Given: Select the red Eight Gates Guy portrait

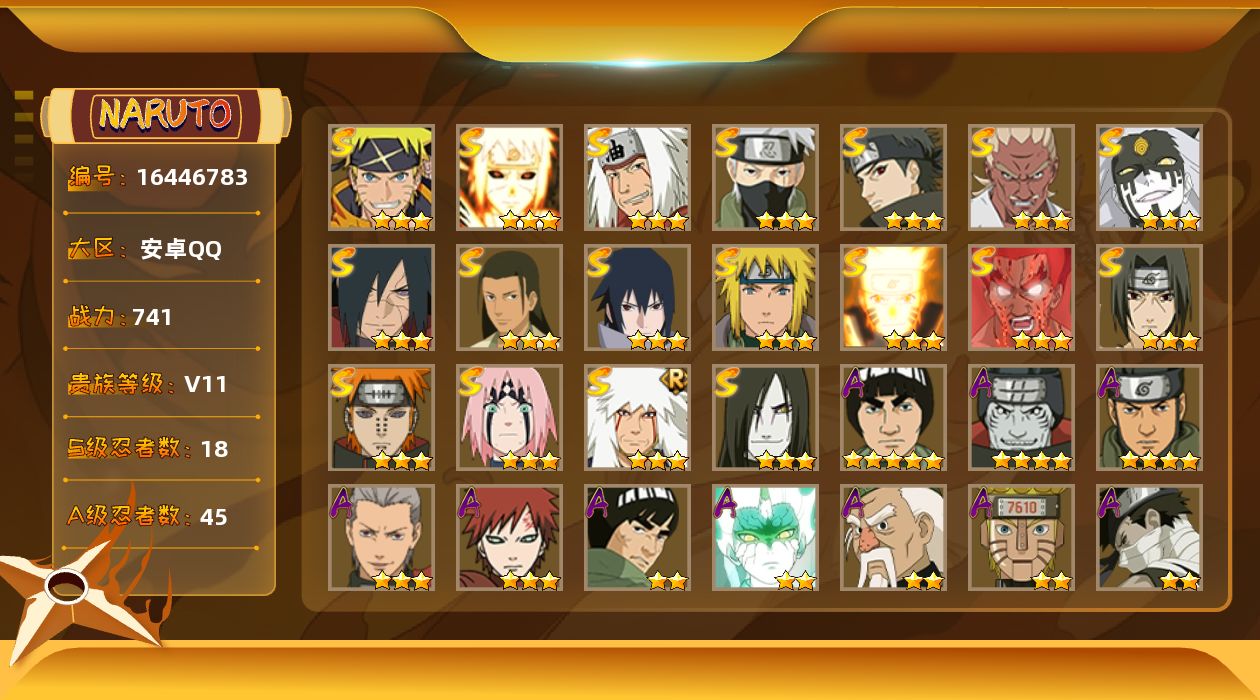Looking at the screenshot, I should pyautogui.click(x=1021, y=297).
